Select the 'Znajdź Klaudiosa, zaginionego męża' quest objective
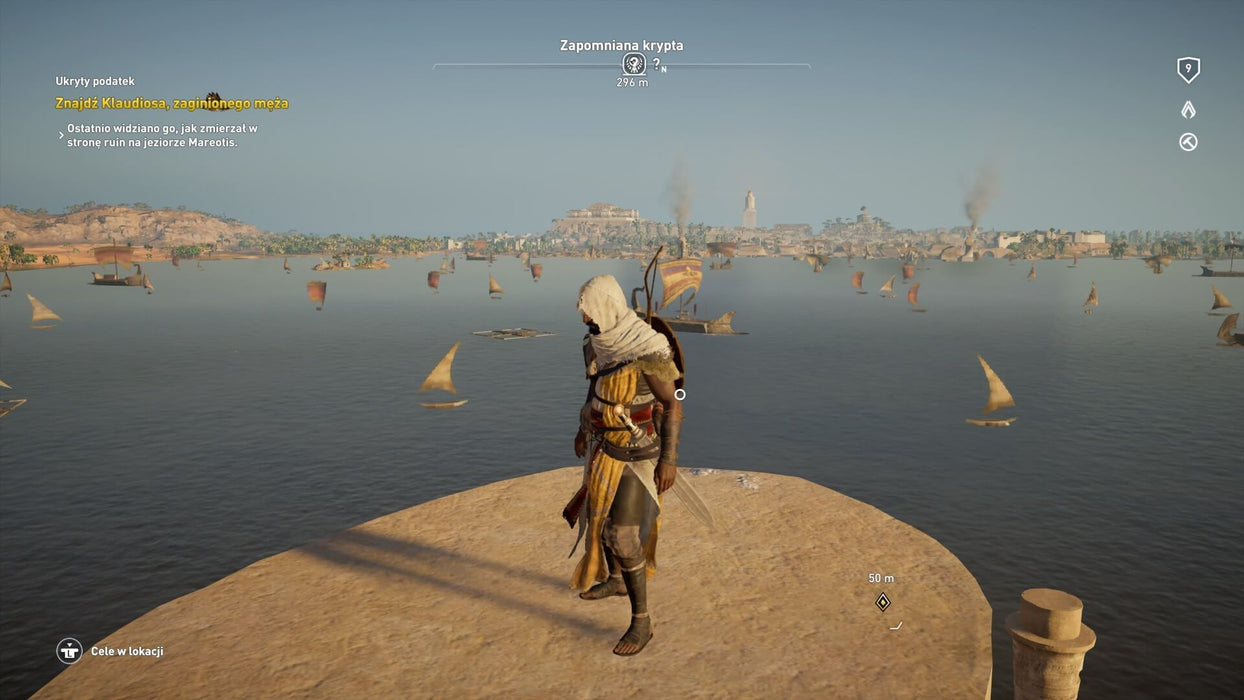The height and width of the screenshot is (700, 1244). [x=172, y=103]
